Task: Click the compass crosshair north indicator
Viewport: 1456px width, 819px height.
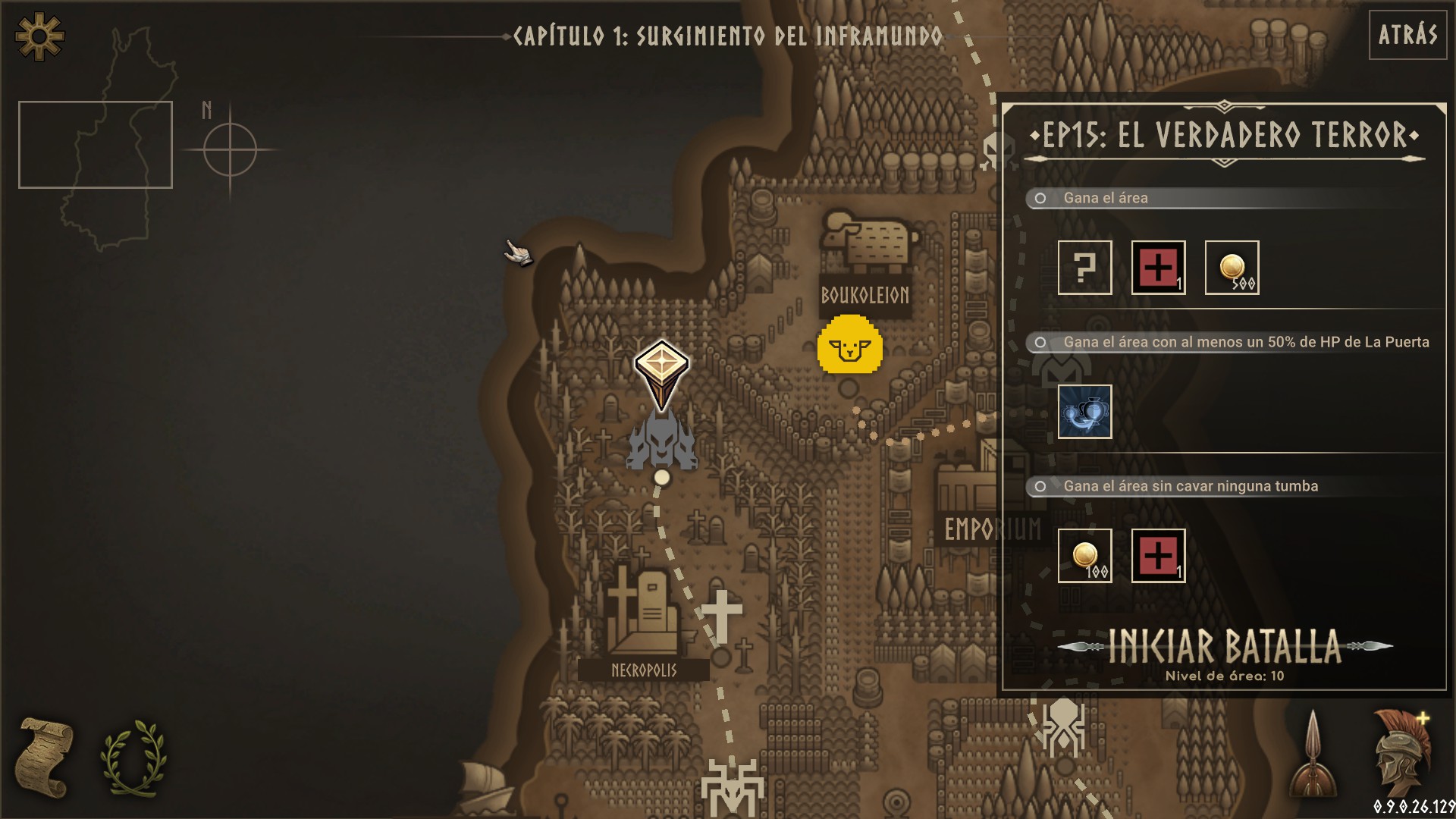Action: tap(230, 149)
